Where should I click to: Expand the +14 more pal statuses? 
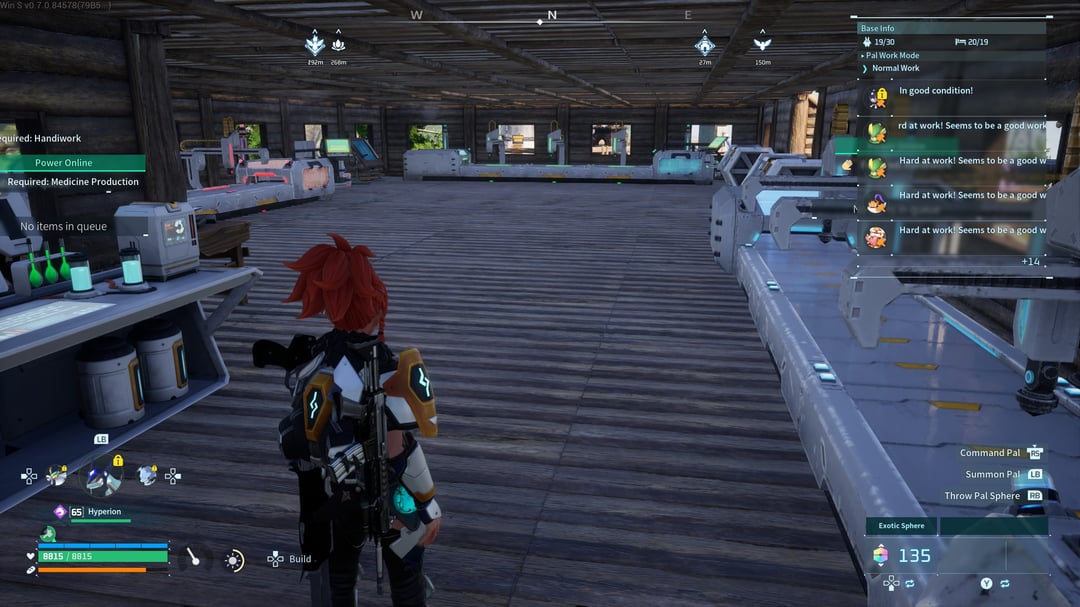click(1030, 262)
